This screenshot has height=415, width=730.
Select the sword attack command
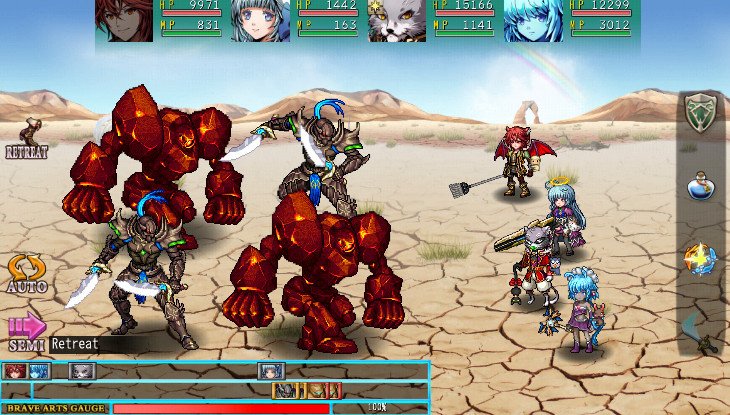(701, 331)
